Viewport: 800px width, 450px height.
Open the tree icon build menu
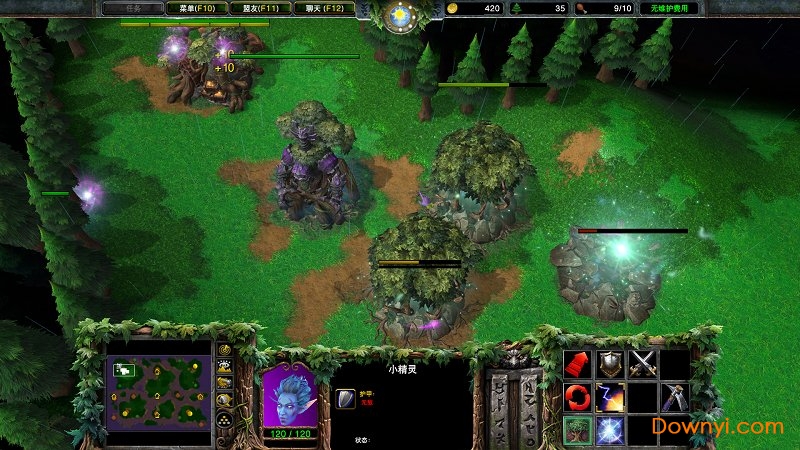pyautogui.click(x=576, y=430)
